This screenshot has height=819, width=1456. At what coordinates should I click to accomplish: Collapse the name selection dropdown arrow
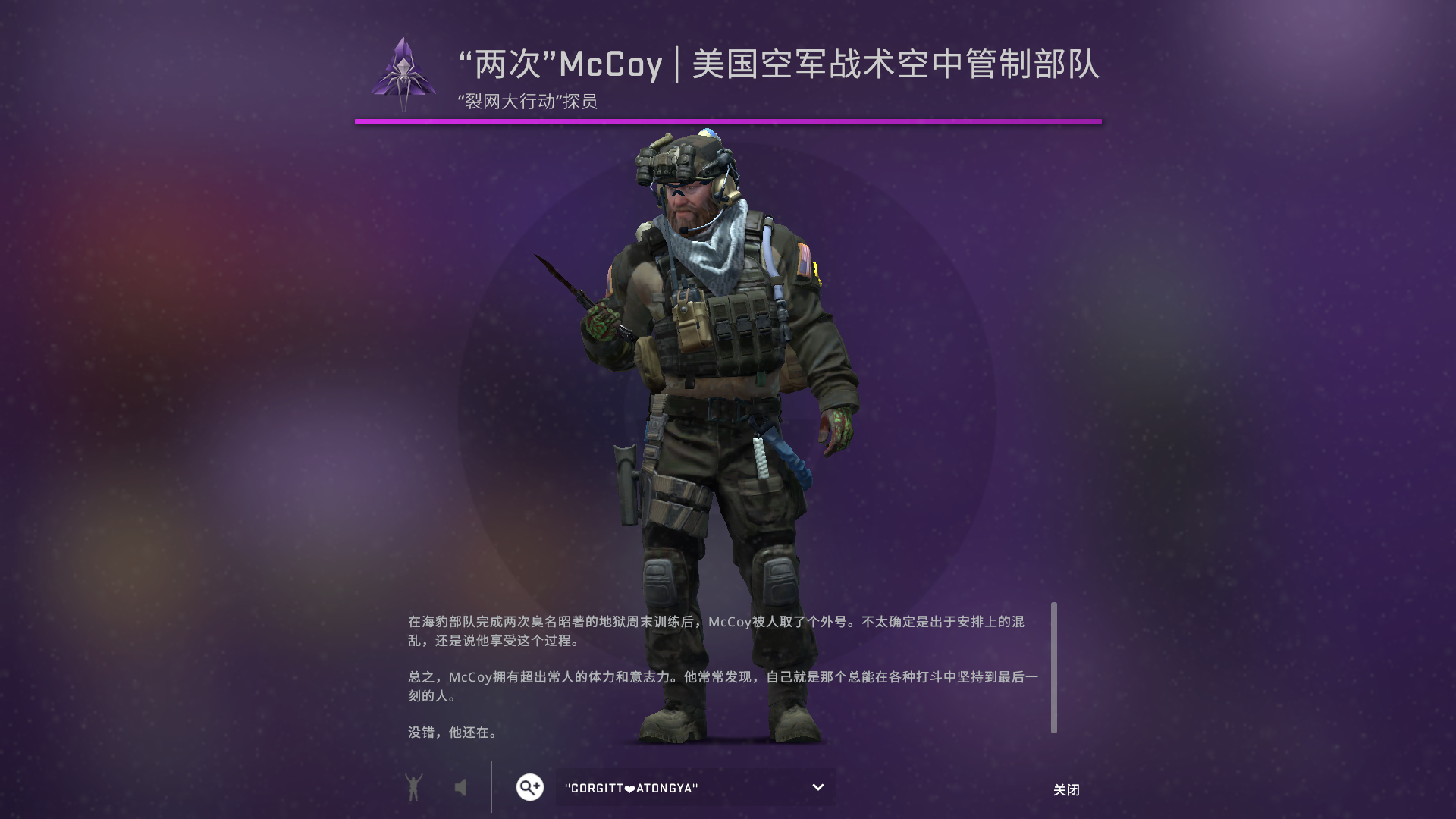tap(817, 787)
